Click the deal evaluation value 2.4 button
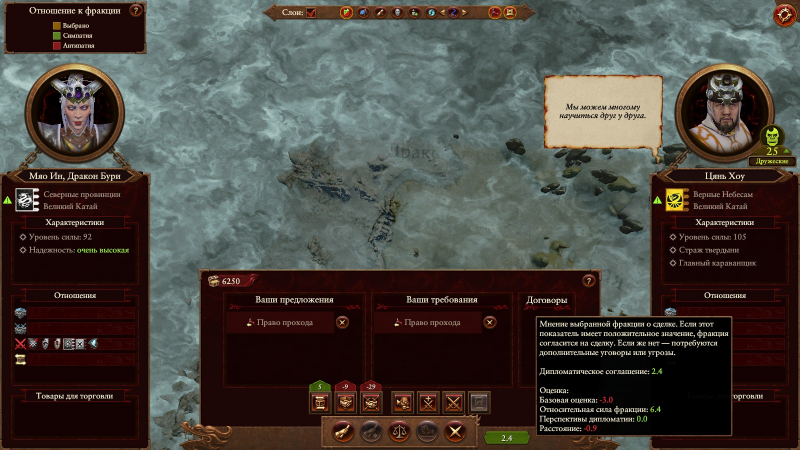Screen dimensions: 800x450 (506, 437)
